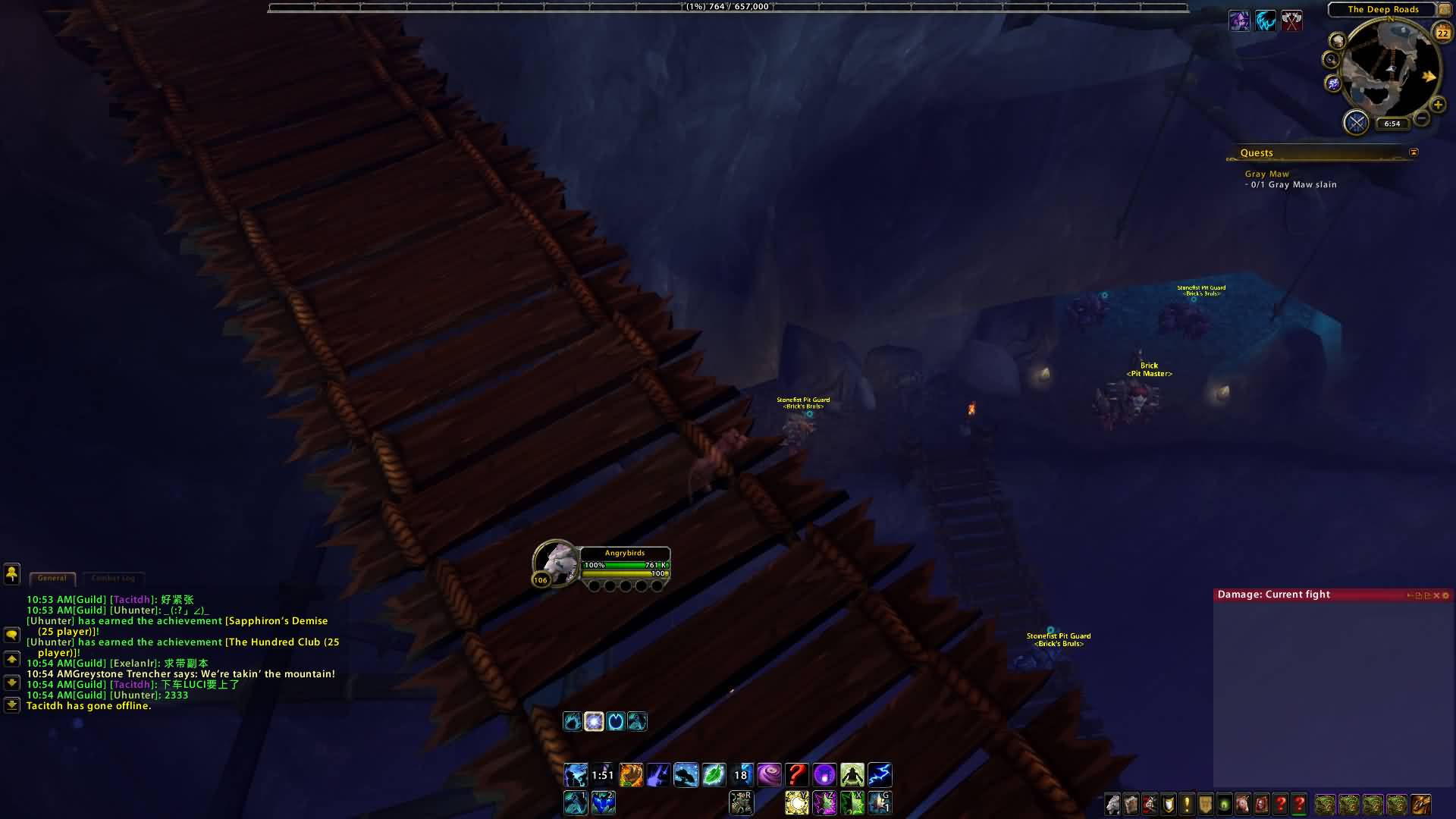Activate the orange bear ability icon
This screenshot has width=1456, height=819.
tap(631, 775)
